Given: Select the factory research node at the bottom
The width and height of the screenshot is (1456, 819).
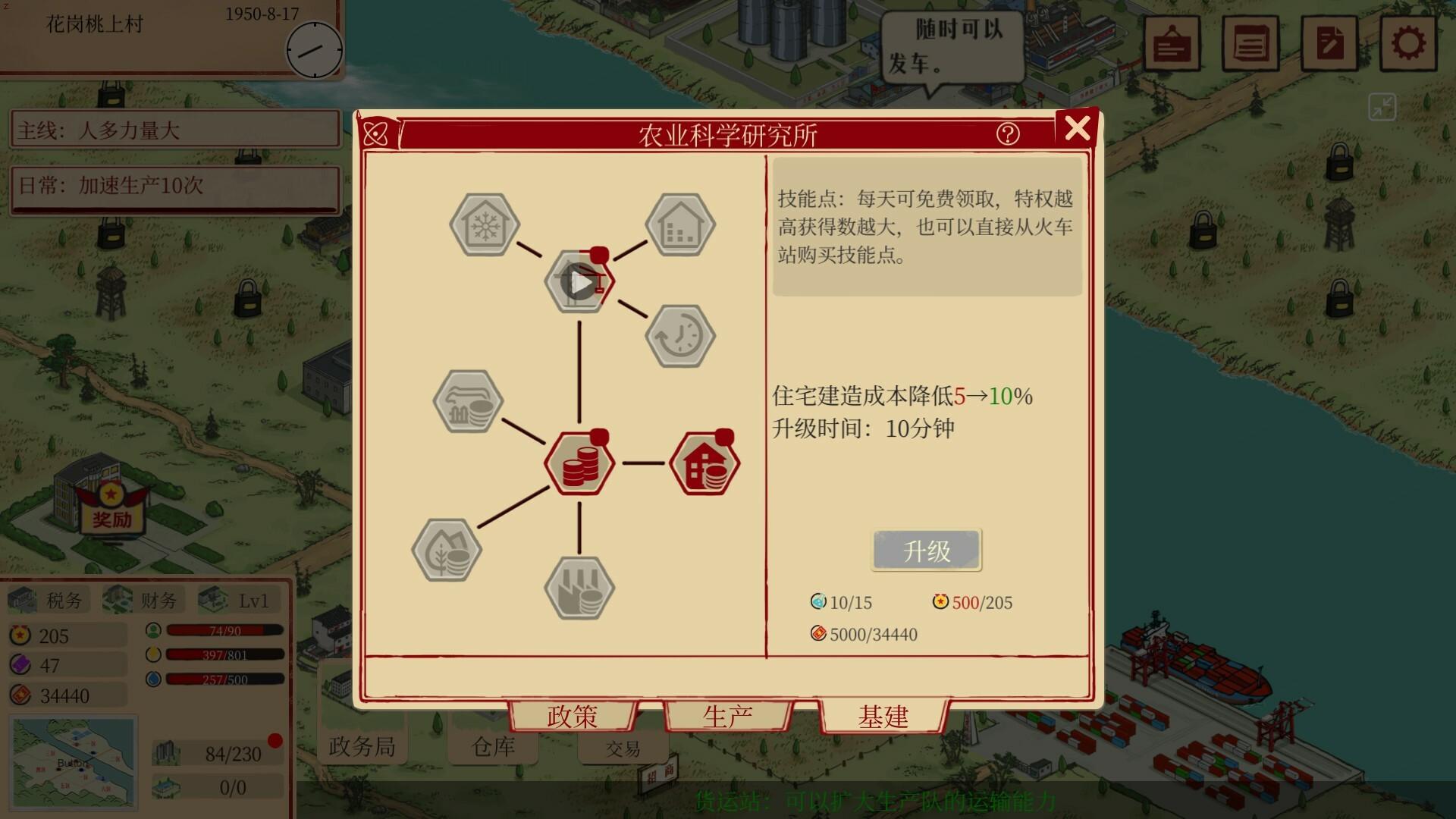Looking at the screenshot, I should point(579,590).
